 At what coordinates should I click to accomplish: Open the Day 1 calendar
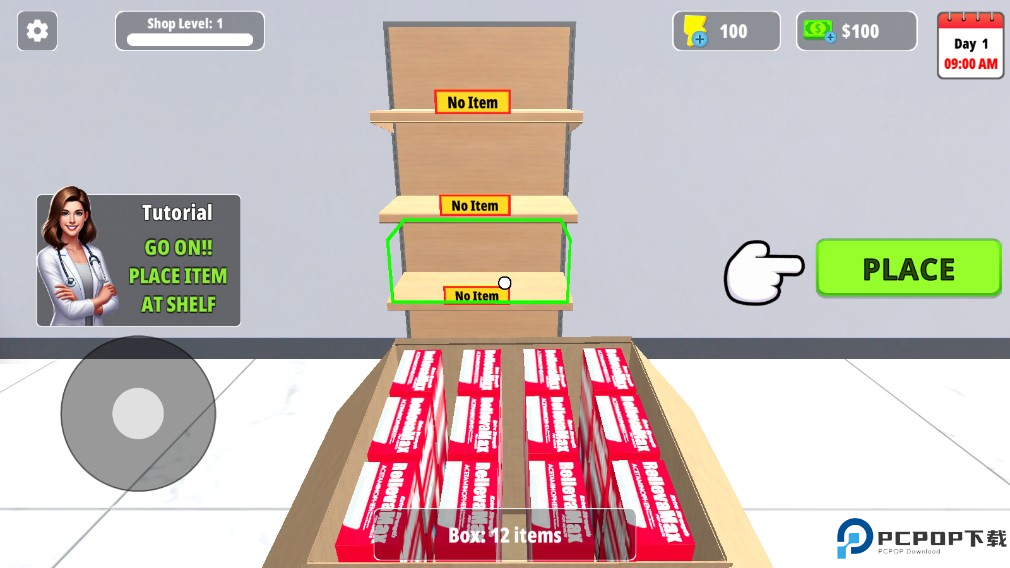tap(969, 45)
